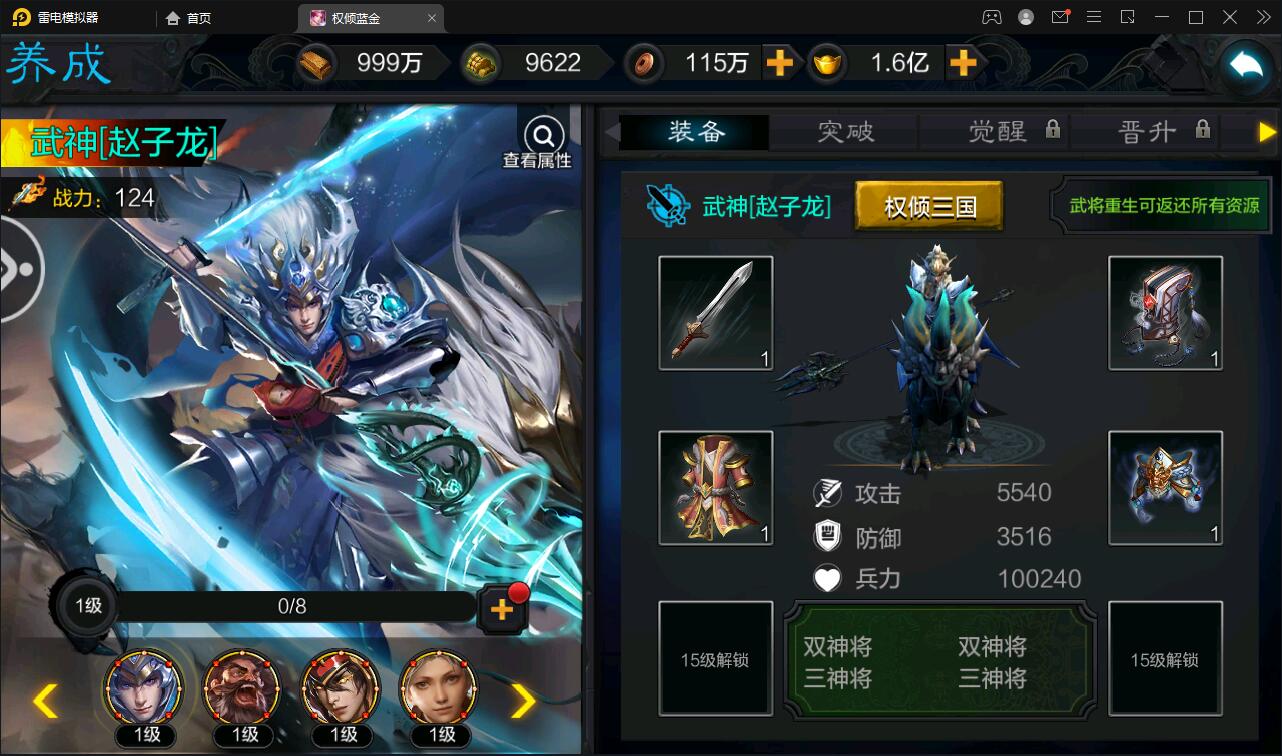This screenshot has width=1282, height=756.
Task: Click the gold ingot currency icon
Action: click(316, 62)
